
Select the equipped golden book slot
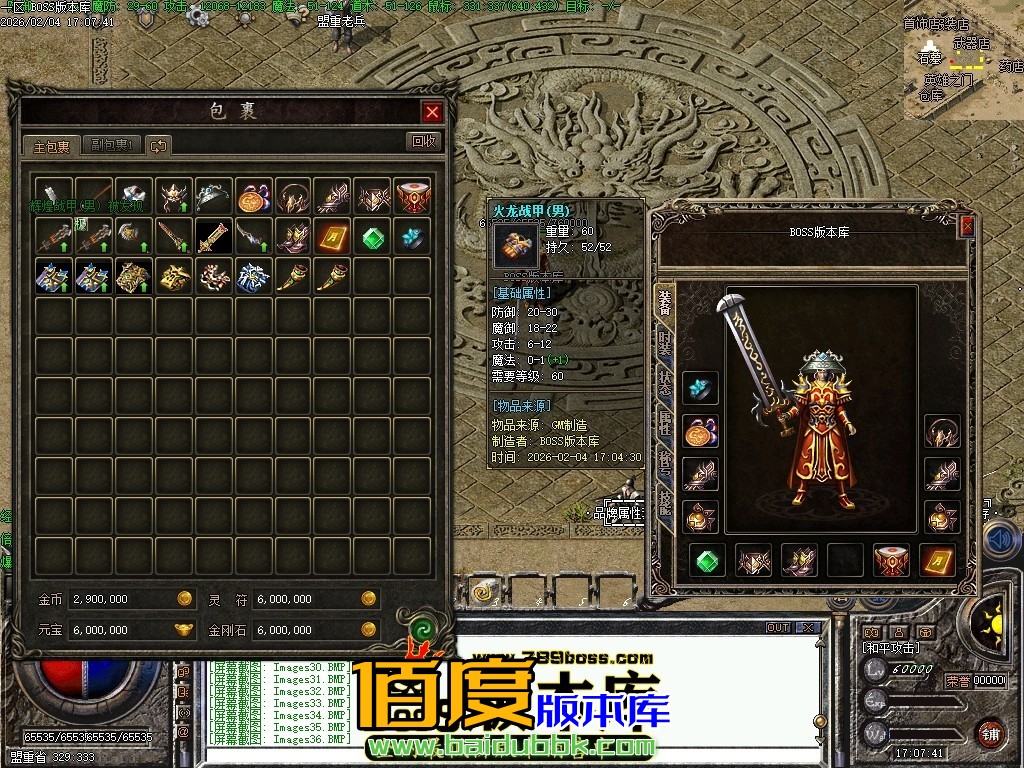(x=937, y=561)
